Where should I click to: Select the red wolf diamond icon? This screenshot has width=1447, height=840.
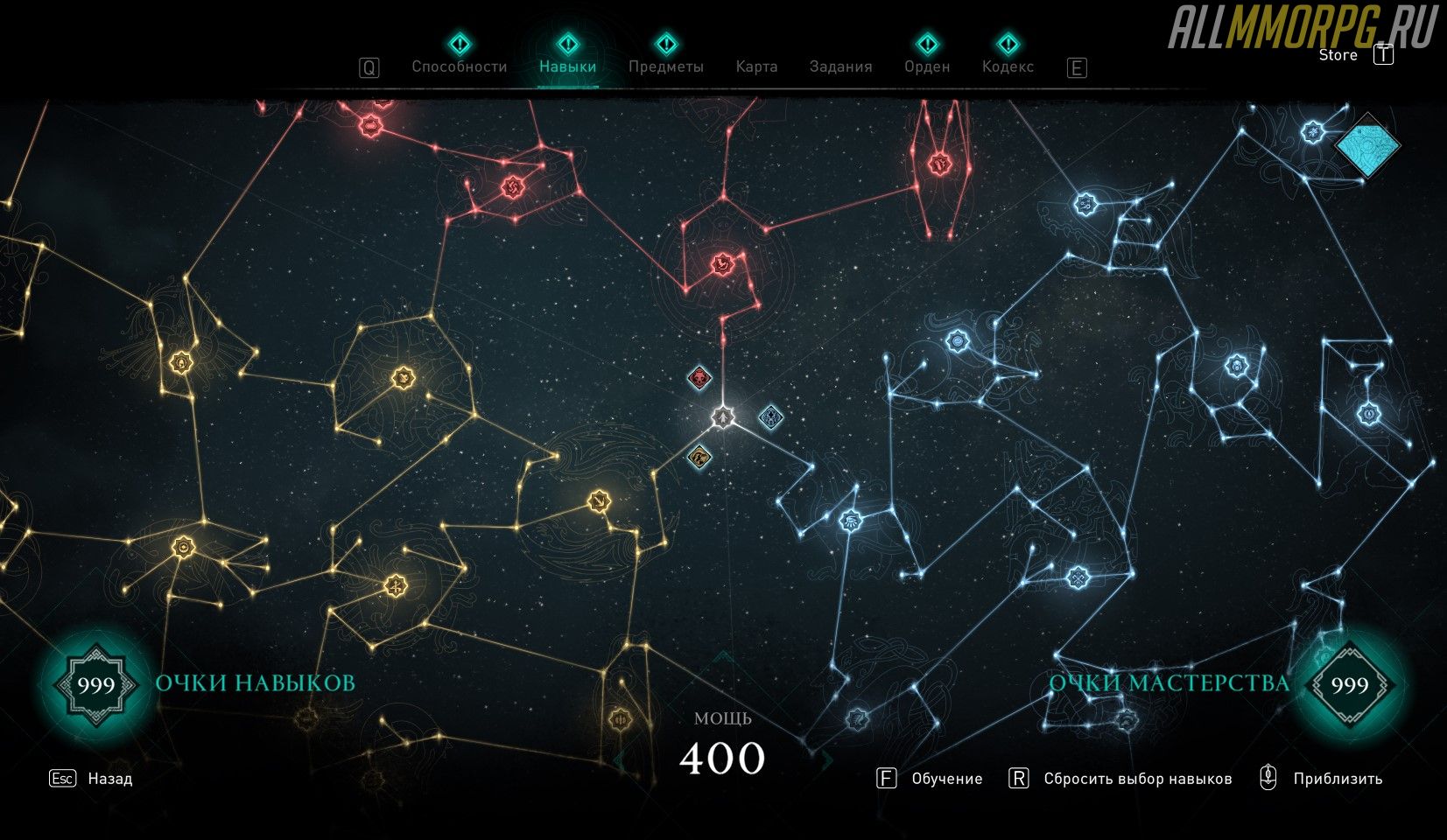699,379
